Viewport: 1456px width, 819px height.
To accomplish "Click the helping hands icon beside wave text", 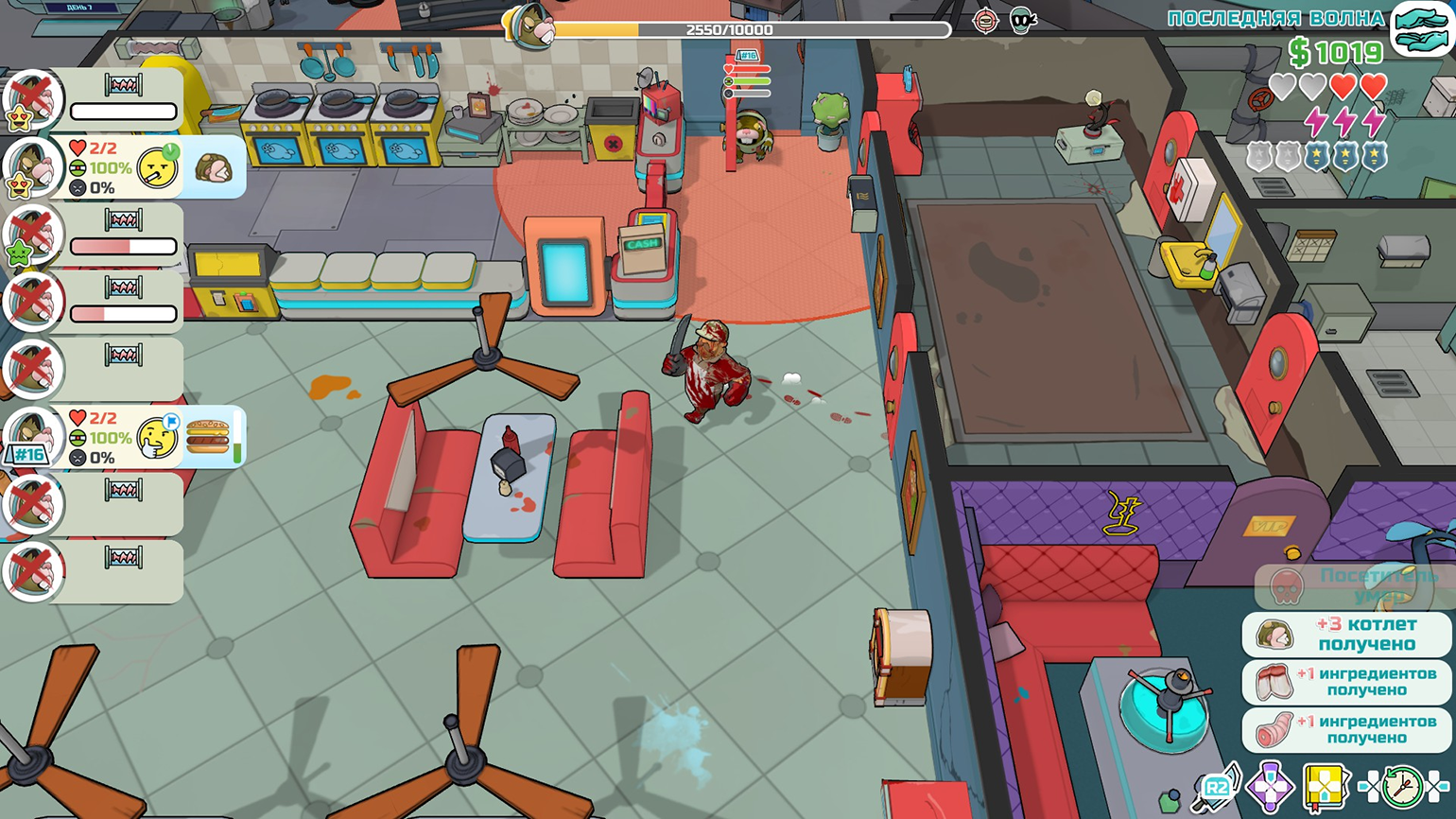I will 1421,29.
